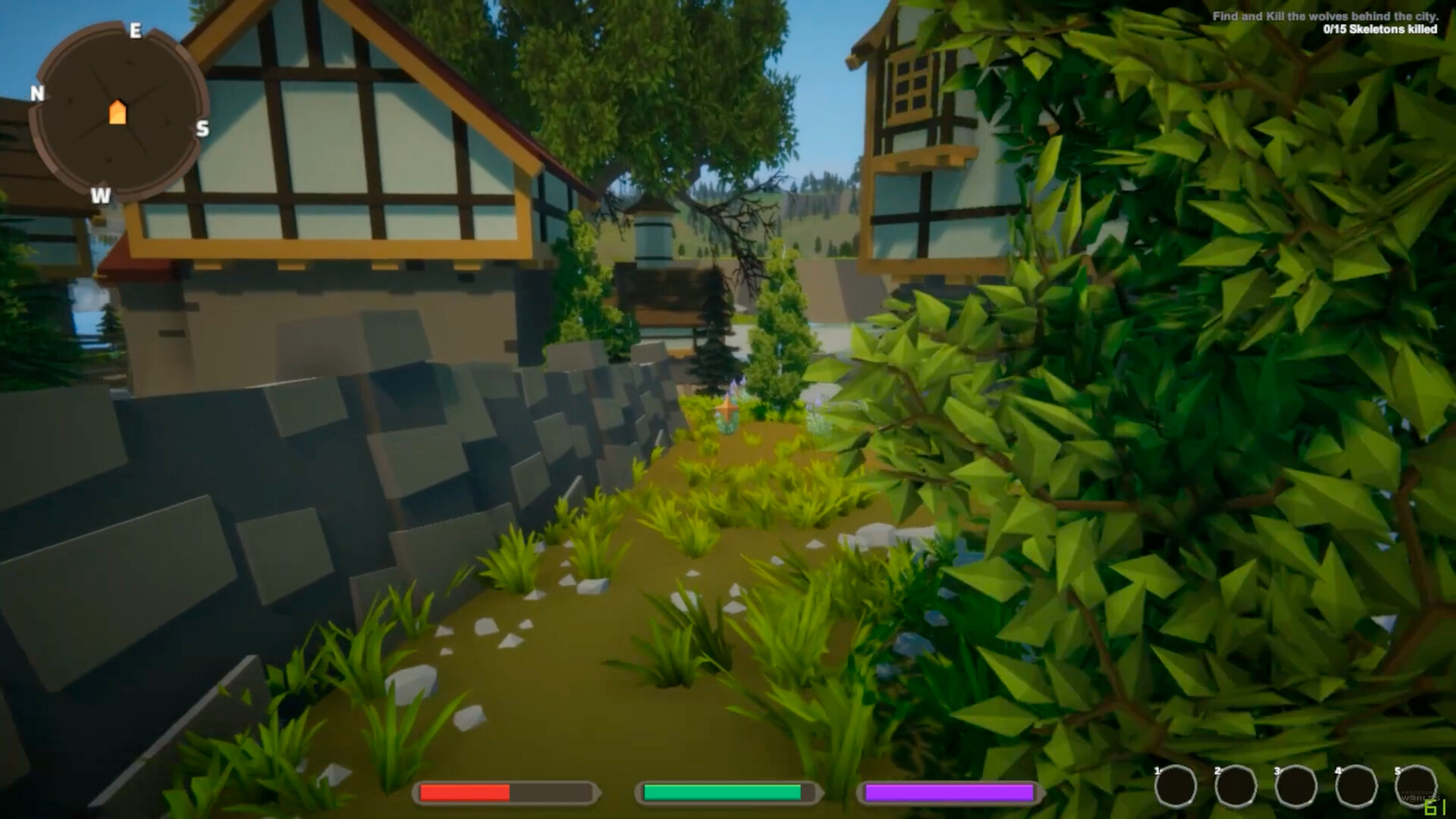Click the S letter on the compass
The width and height of the screenshot is (1456, 819).
tap(201, 129)
